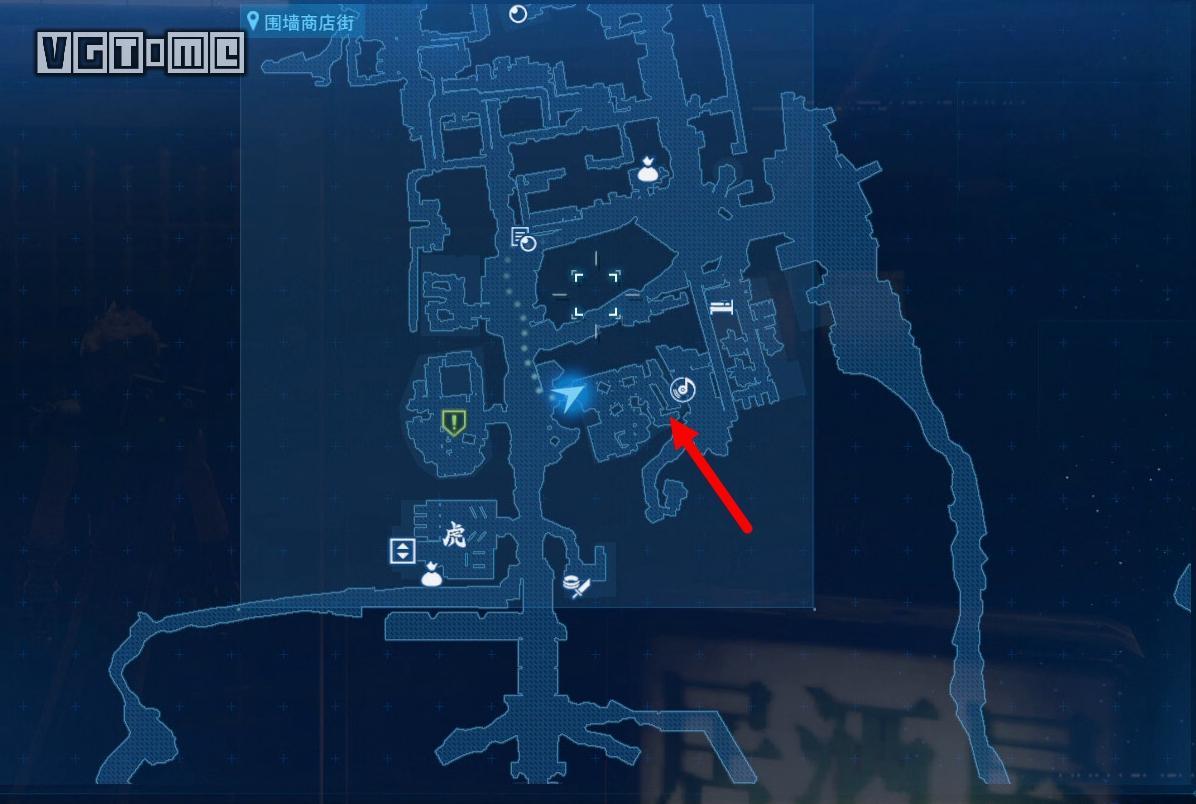Click the inn bed marker

[x=721, y=307]
